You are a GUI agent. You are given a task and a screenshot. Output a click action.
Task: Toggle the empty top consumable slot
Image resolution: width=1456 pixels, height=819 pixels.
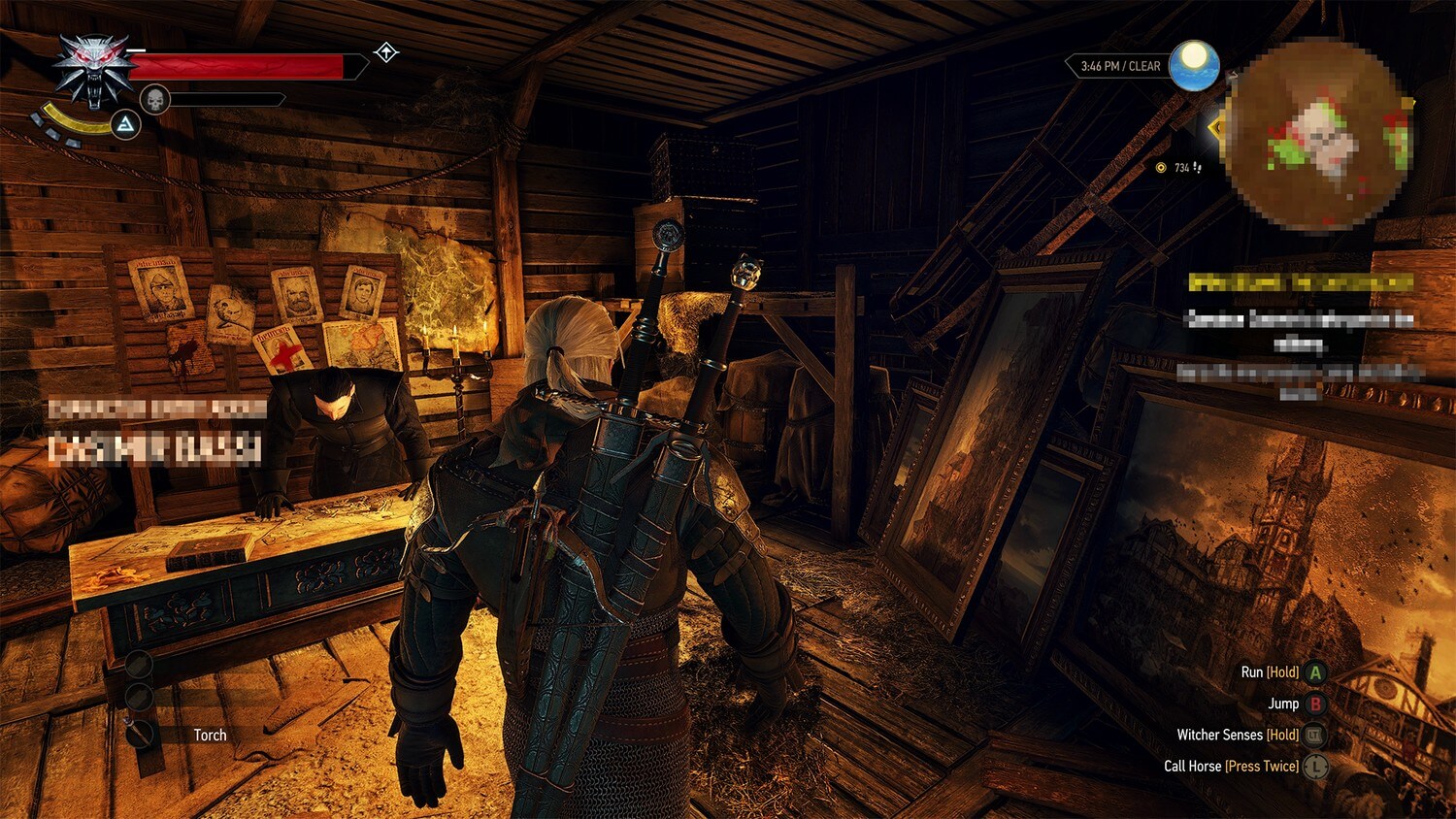tap(138, 665)
